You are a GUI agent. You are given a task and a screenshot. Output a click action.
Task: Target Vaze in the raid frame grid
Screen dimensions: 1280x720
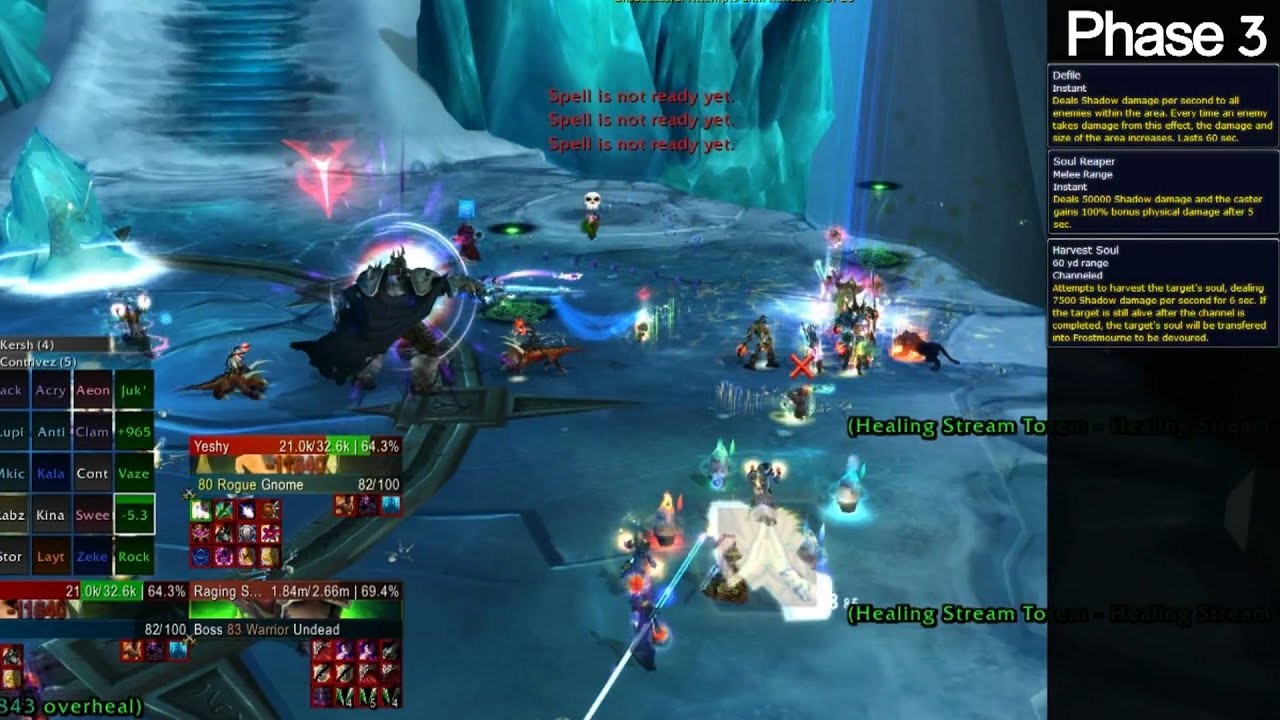(x=134, y=474)
